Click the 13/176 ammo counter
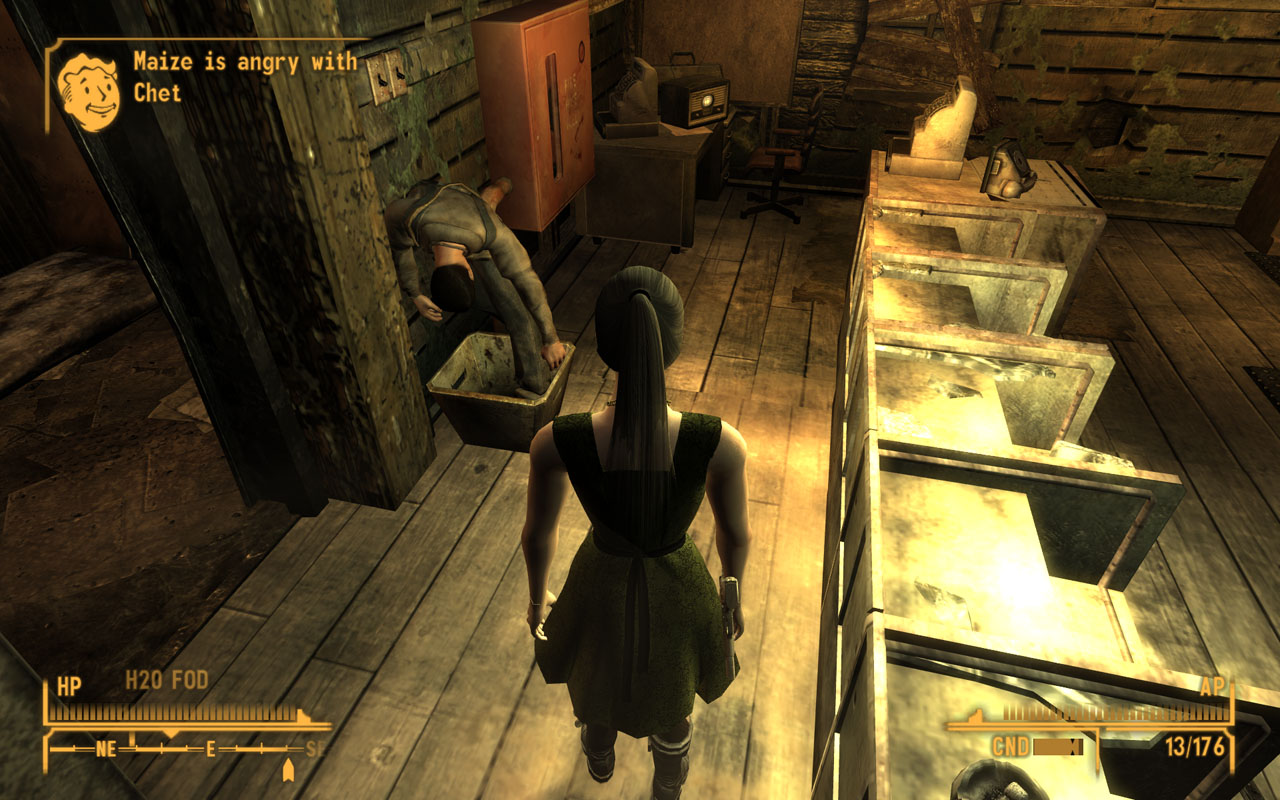This screenshot has height=800, width=1280. click(x=1193, y=745)
